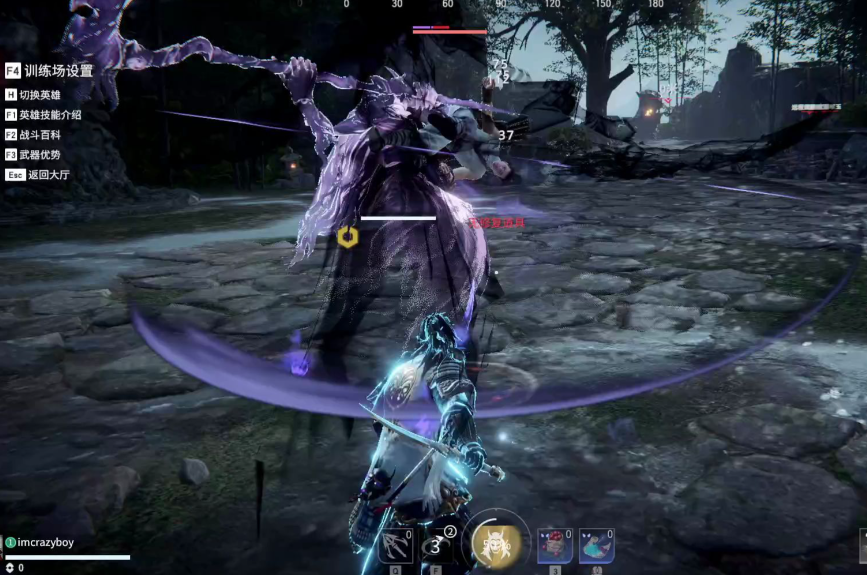This screenshot has height=575, width=867.
Task: Use the blue consumable item slot
Action: [596, 546]
